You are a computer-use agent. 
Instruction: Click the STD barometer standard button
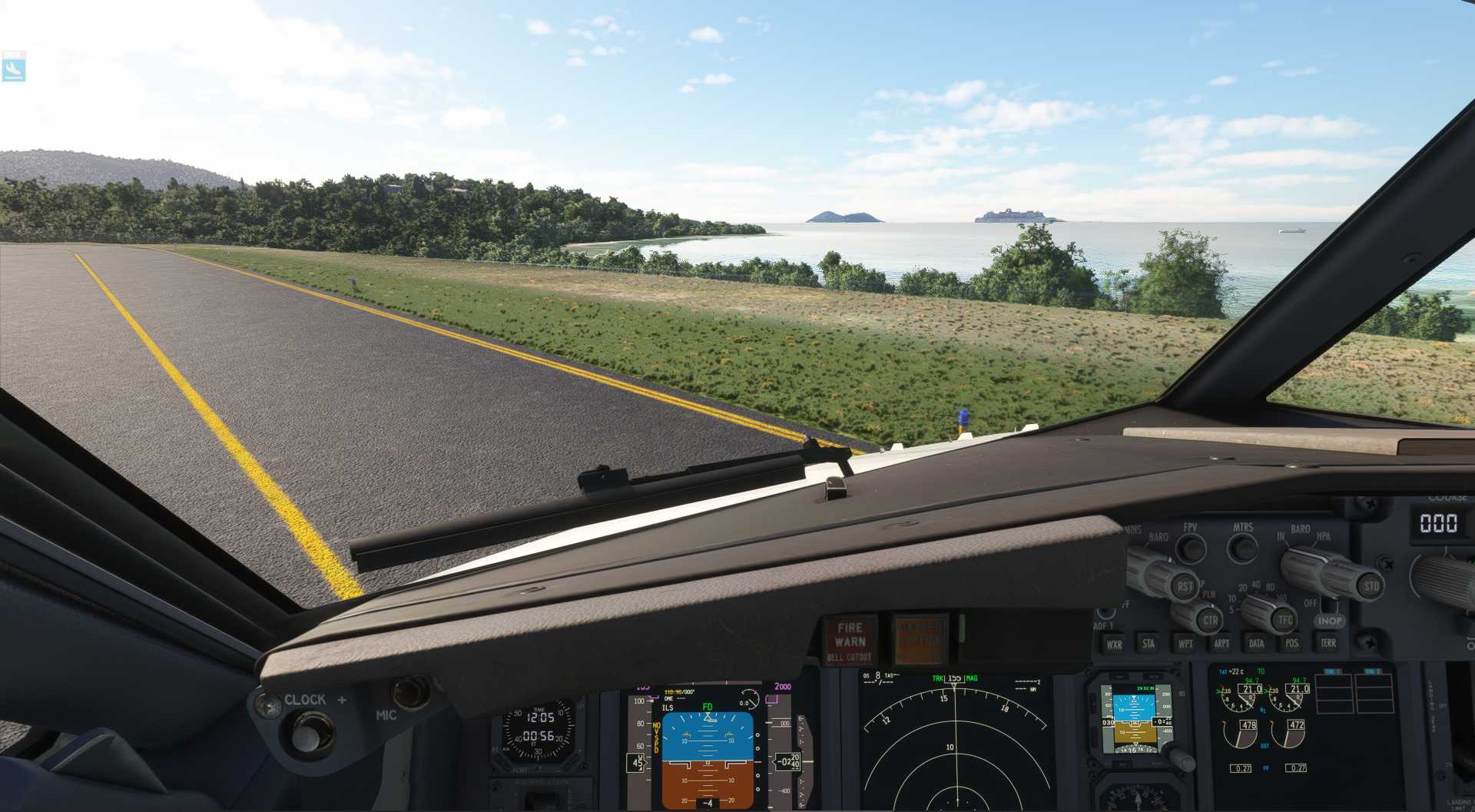click(1370, 587)
